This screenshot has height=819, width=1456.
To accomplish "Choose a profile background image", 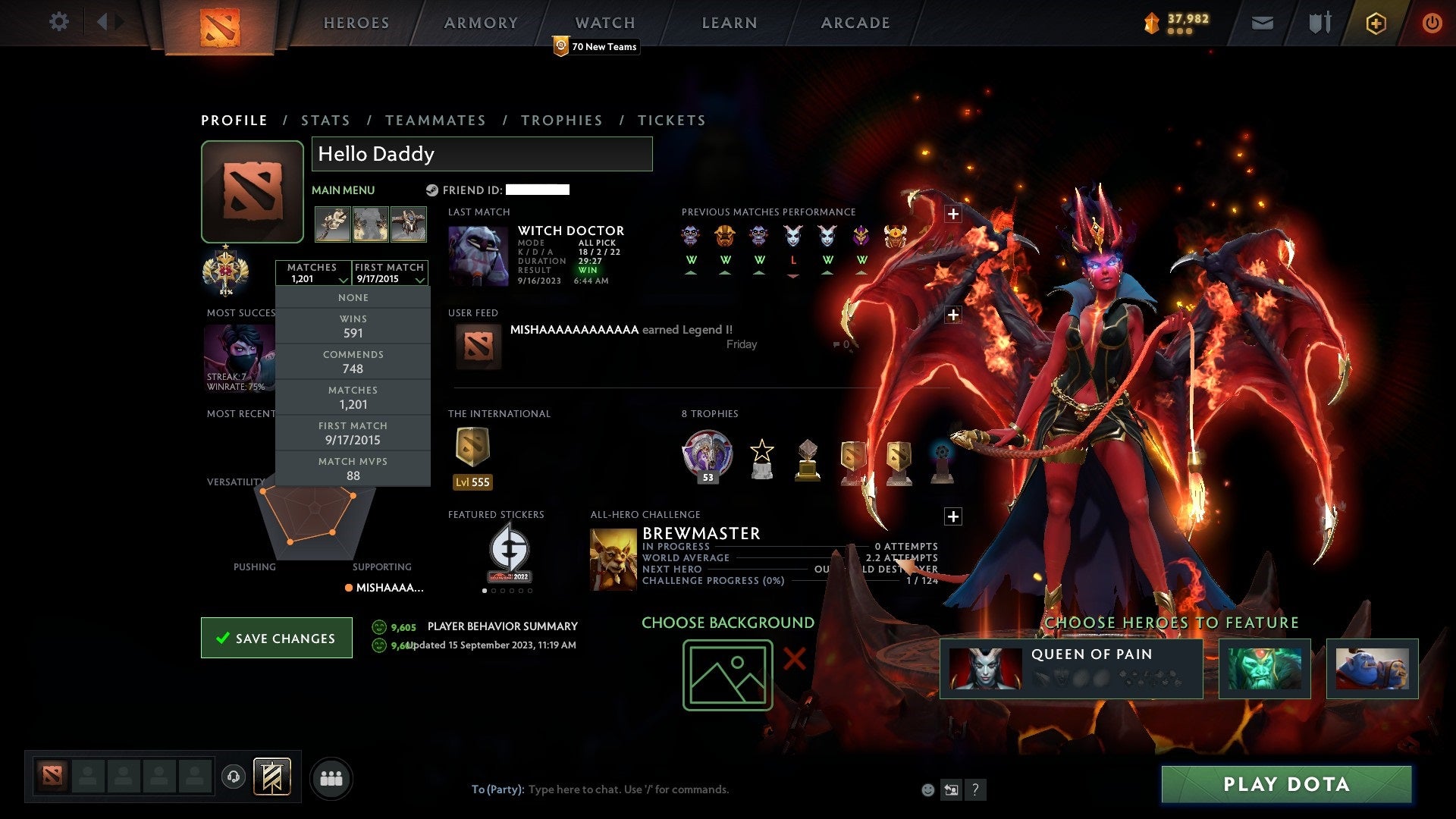I will (727, 675).
